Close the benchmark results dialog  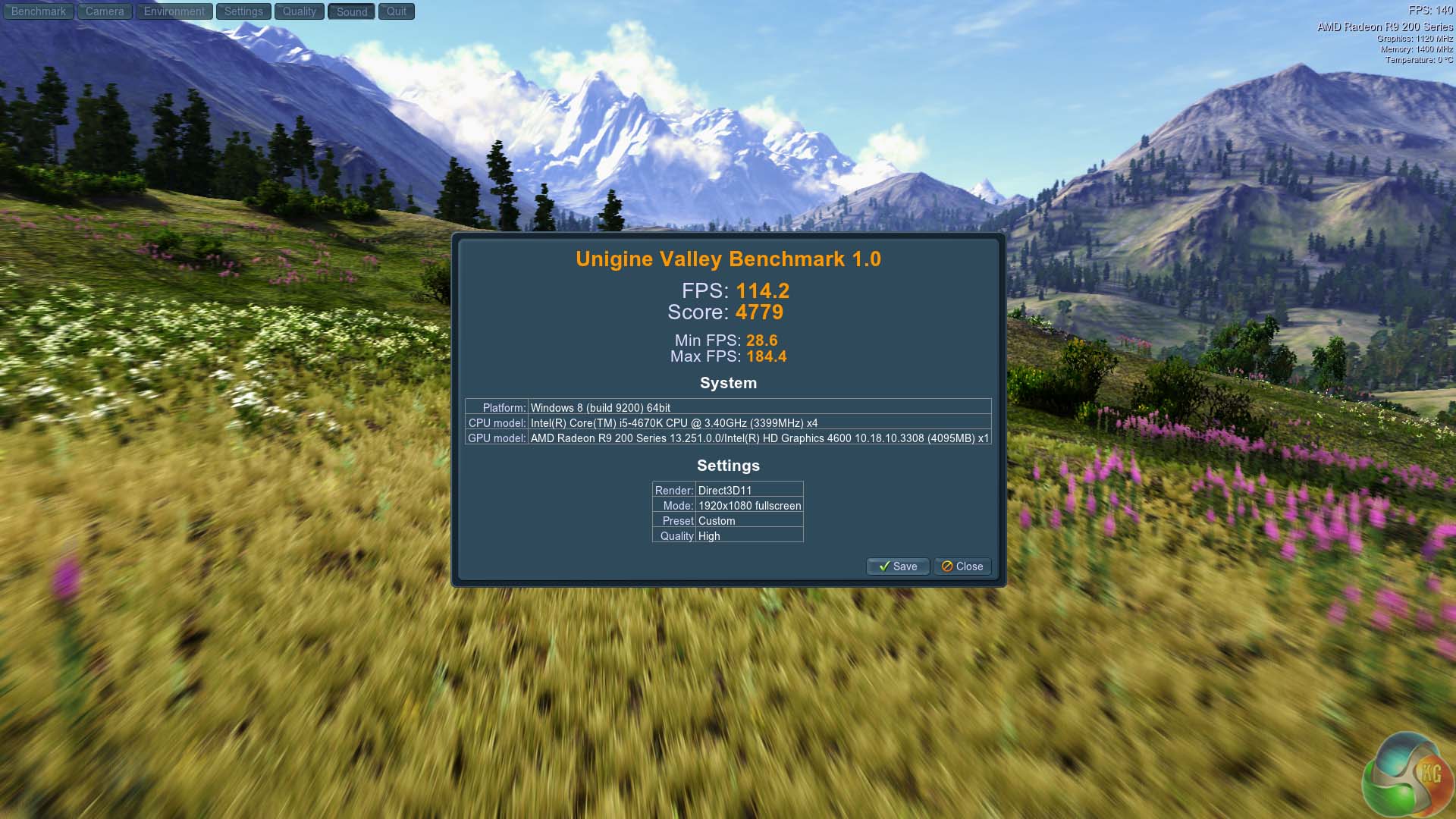coord(962,566)
